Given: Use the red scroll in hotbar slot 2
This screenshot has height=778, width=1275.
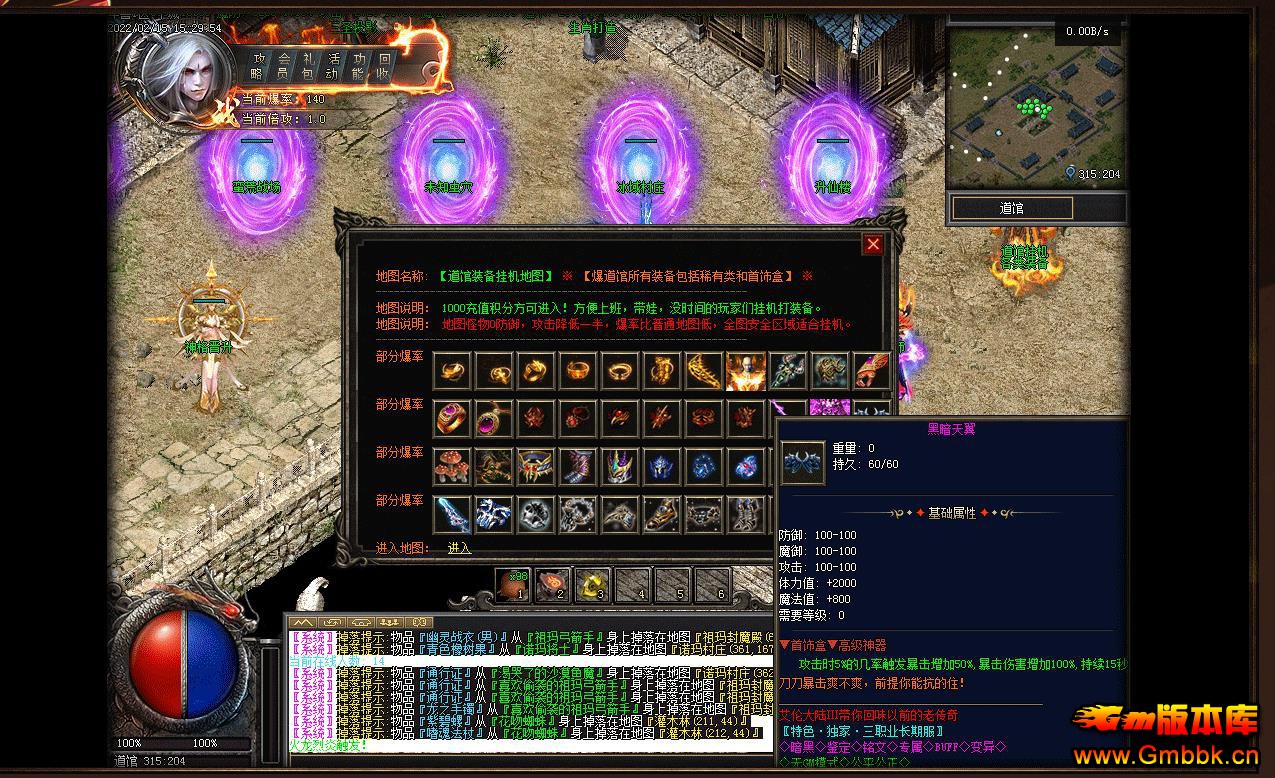Looking at the screenshot, I should pyautogui.click(x=552, y=584).
